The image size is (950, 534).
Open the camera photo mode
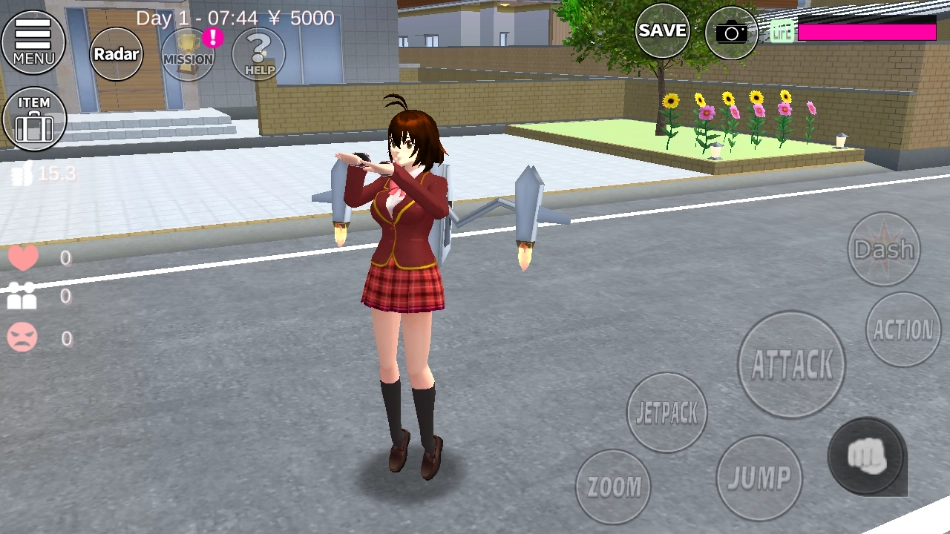(731, 33)
